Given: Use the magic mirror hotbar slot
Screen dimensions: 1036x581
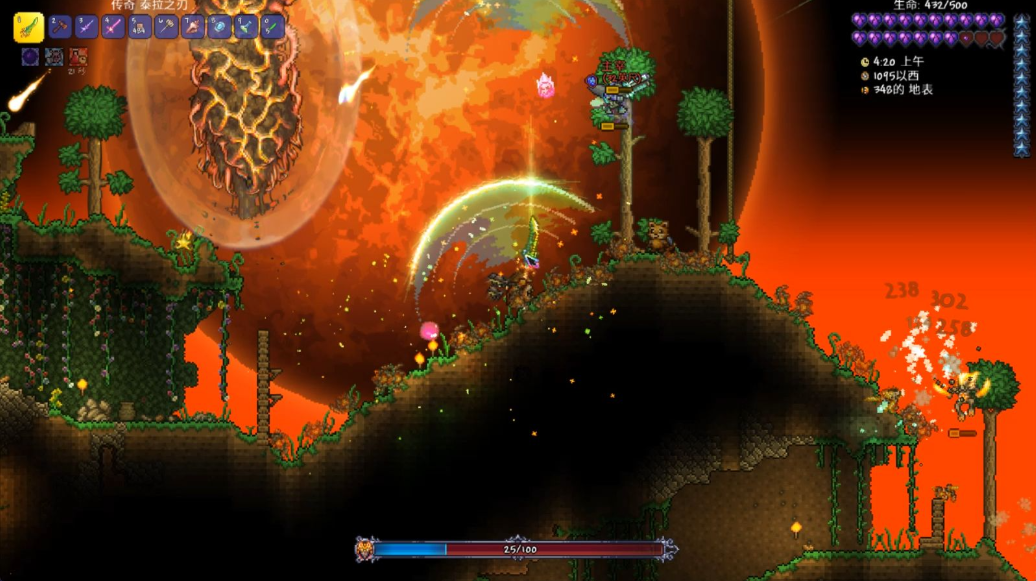Looking at the screenshot, I should point(219,27).
